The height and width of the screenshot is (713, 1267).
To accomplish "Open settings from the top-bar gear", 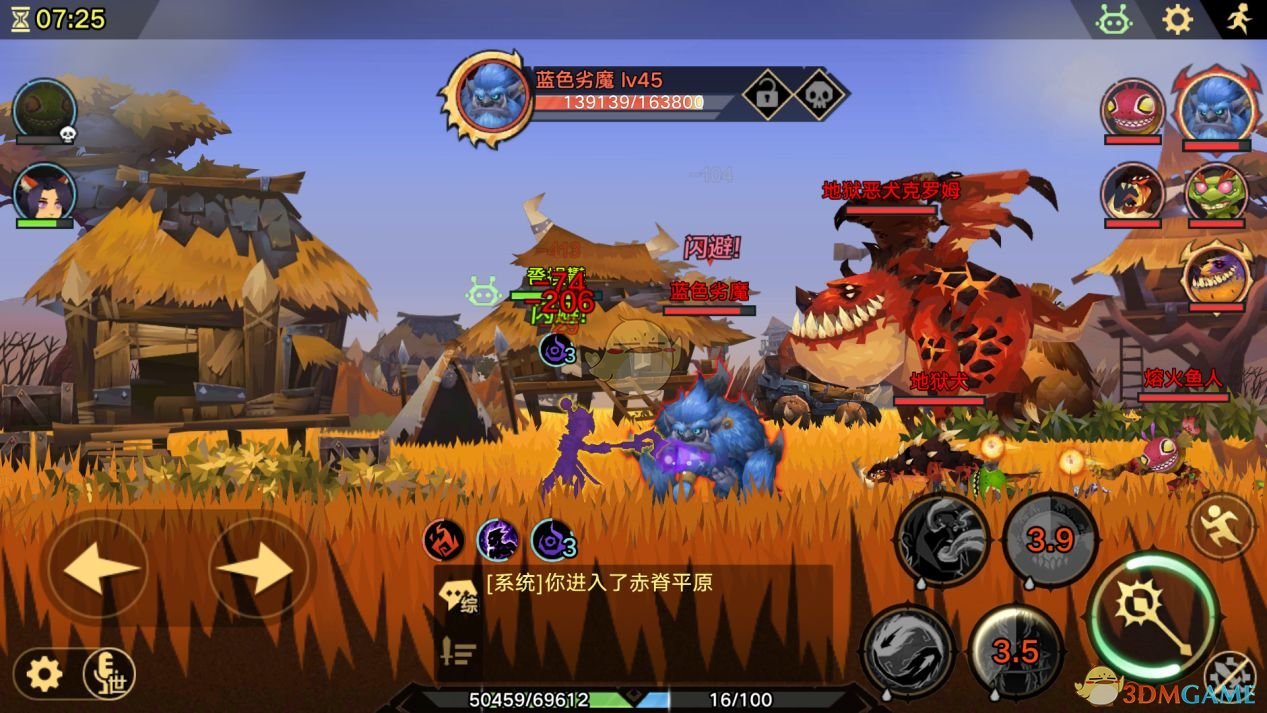I will click(1177, 19).
